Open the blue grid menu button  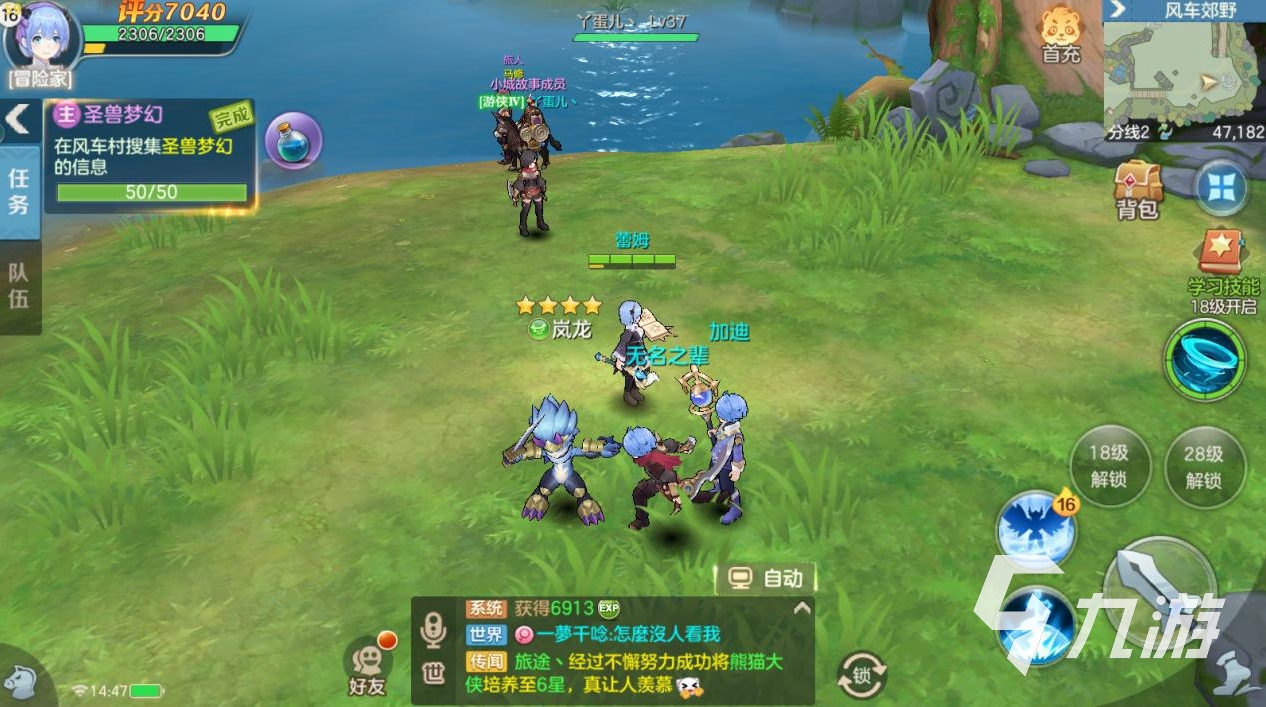1221,188
